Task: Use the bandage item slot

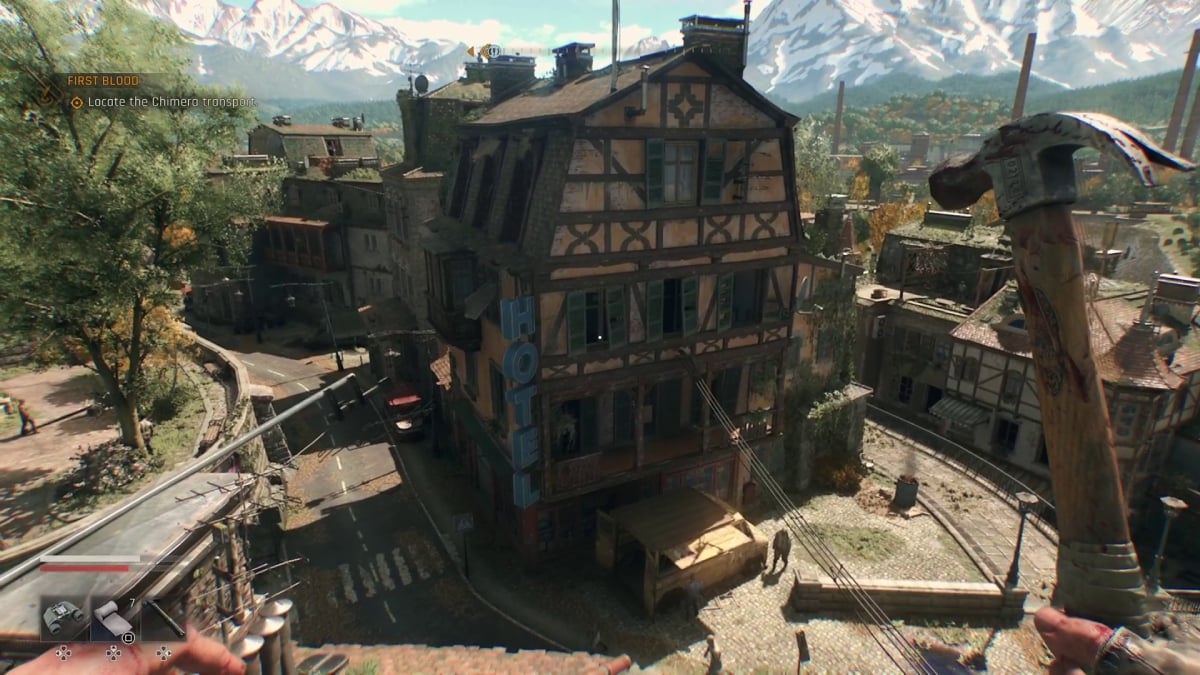Action: click(113, 620)
